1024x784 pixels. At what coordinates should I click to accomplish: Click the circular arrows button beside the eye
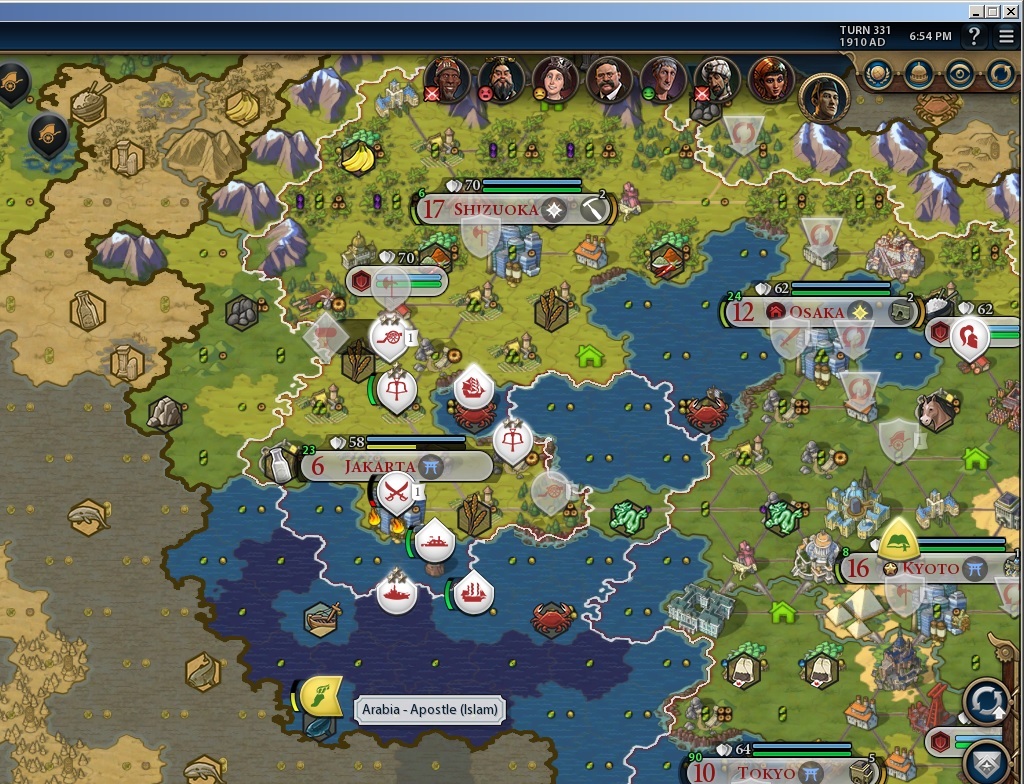(x=1001, y=73)
